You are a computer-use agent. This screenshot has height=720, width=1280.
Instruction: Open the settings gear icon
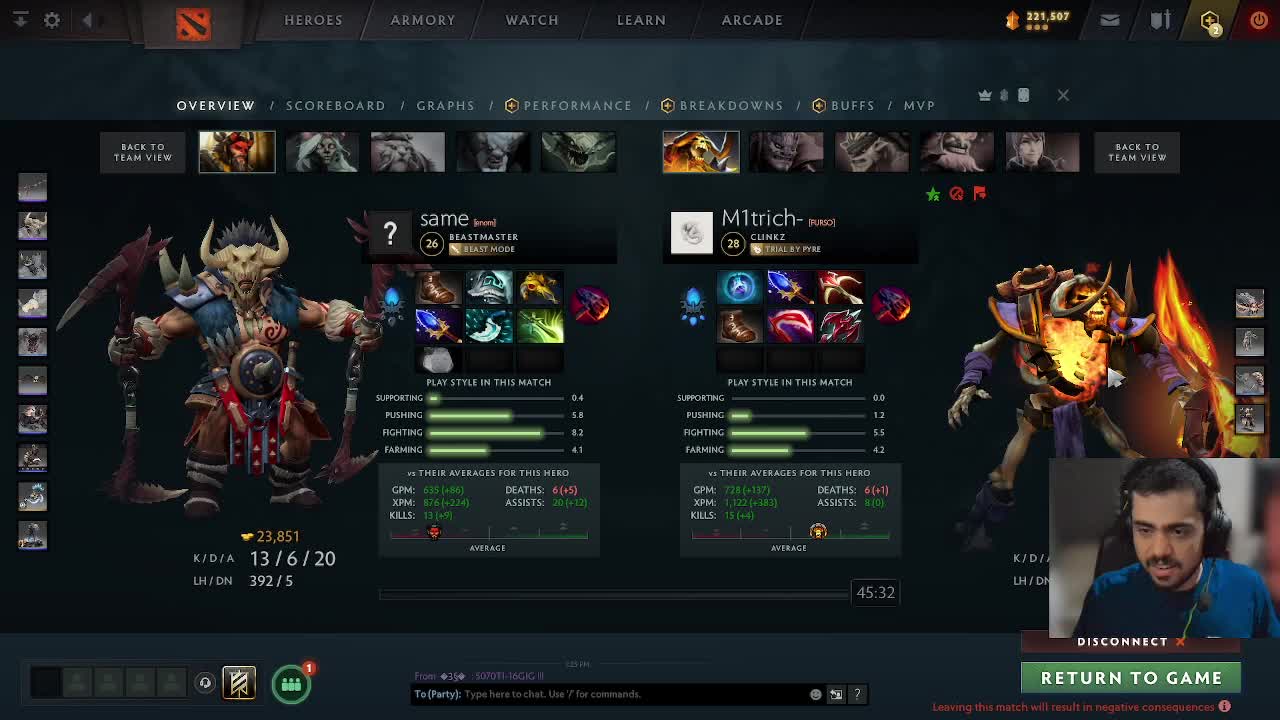52,20
